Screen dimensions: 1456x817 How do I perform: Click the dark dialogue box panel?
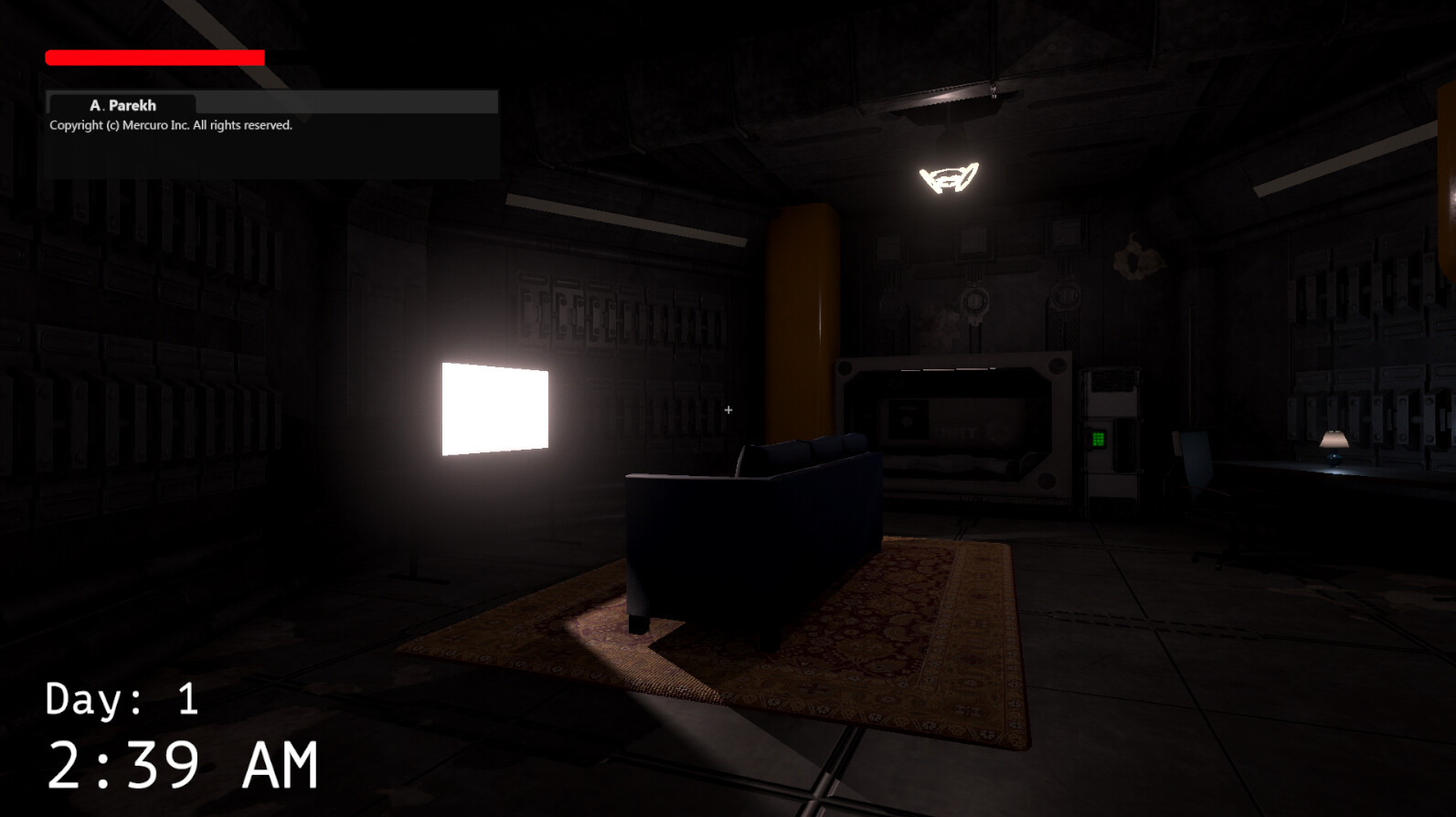[x=274, y=155]
